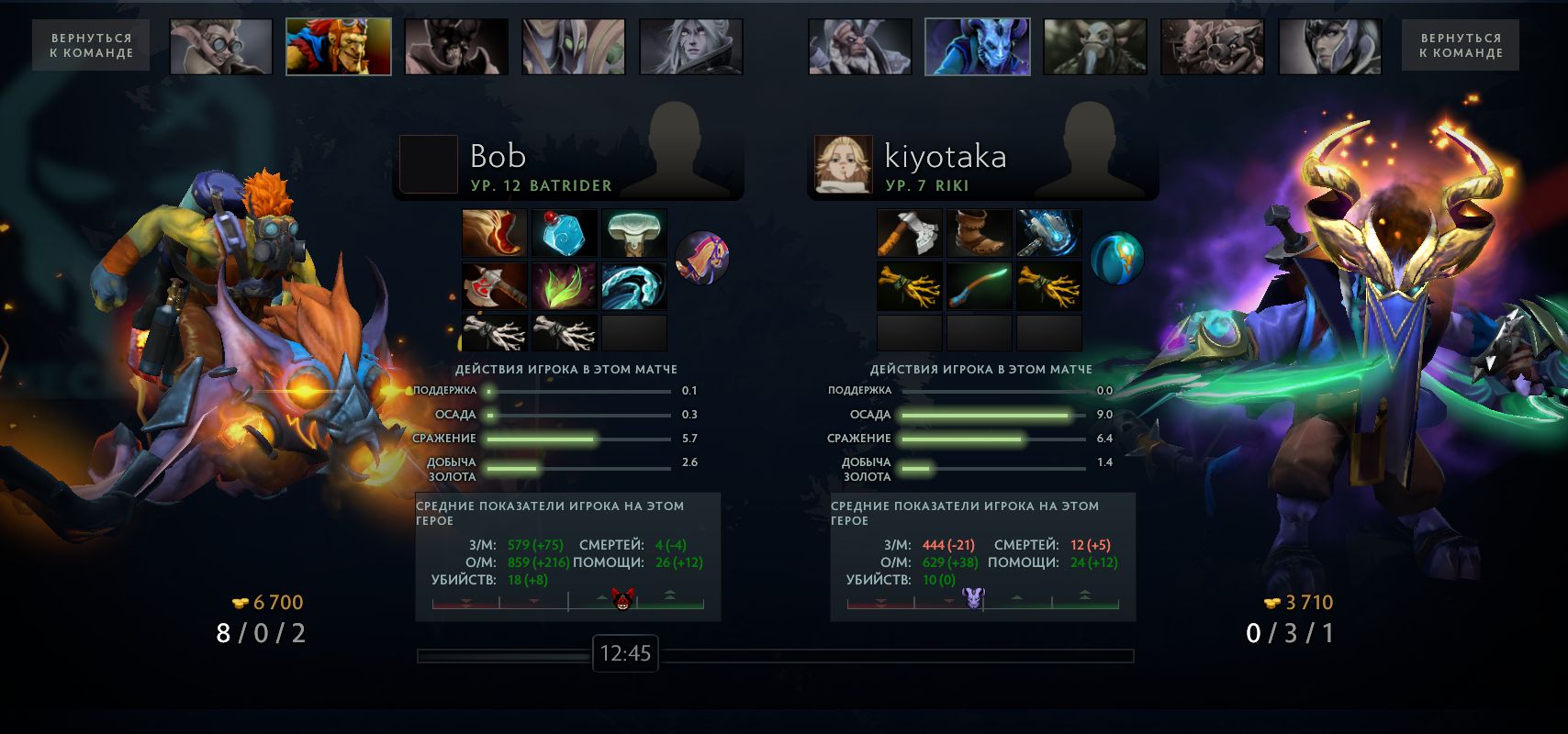Click the Boots of Speed in Riki's inventory
Screen dimensions: 1568x734
978,233
